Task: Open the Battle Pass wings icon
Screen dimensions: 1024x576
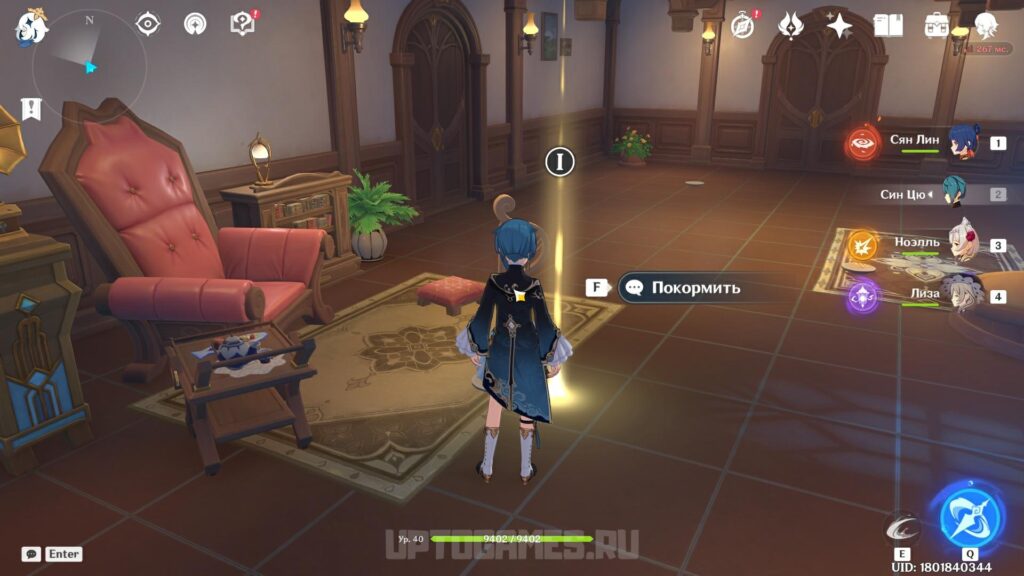Action: (791, 26)
